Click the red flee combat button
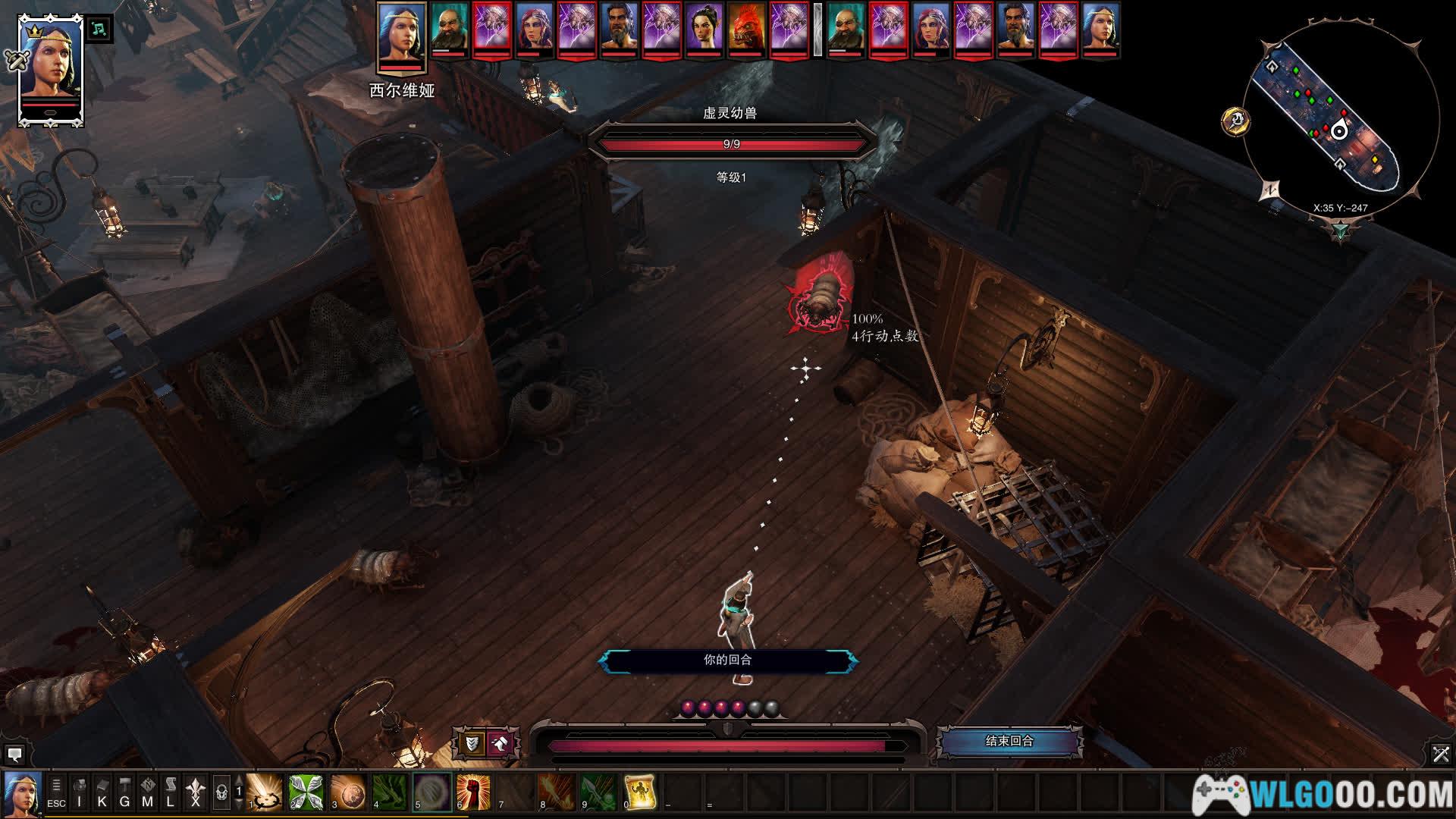Viewport: 1456px width, 819px height. [x=500, y=744]
